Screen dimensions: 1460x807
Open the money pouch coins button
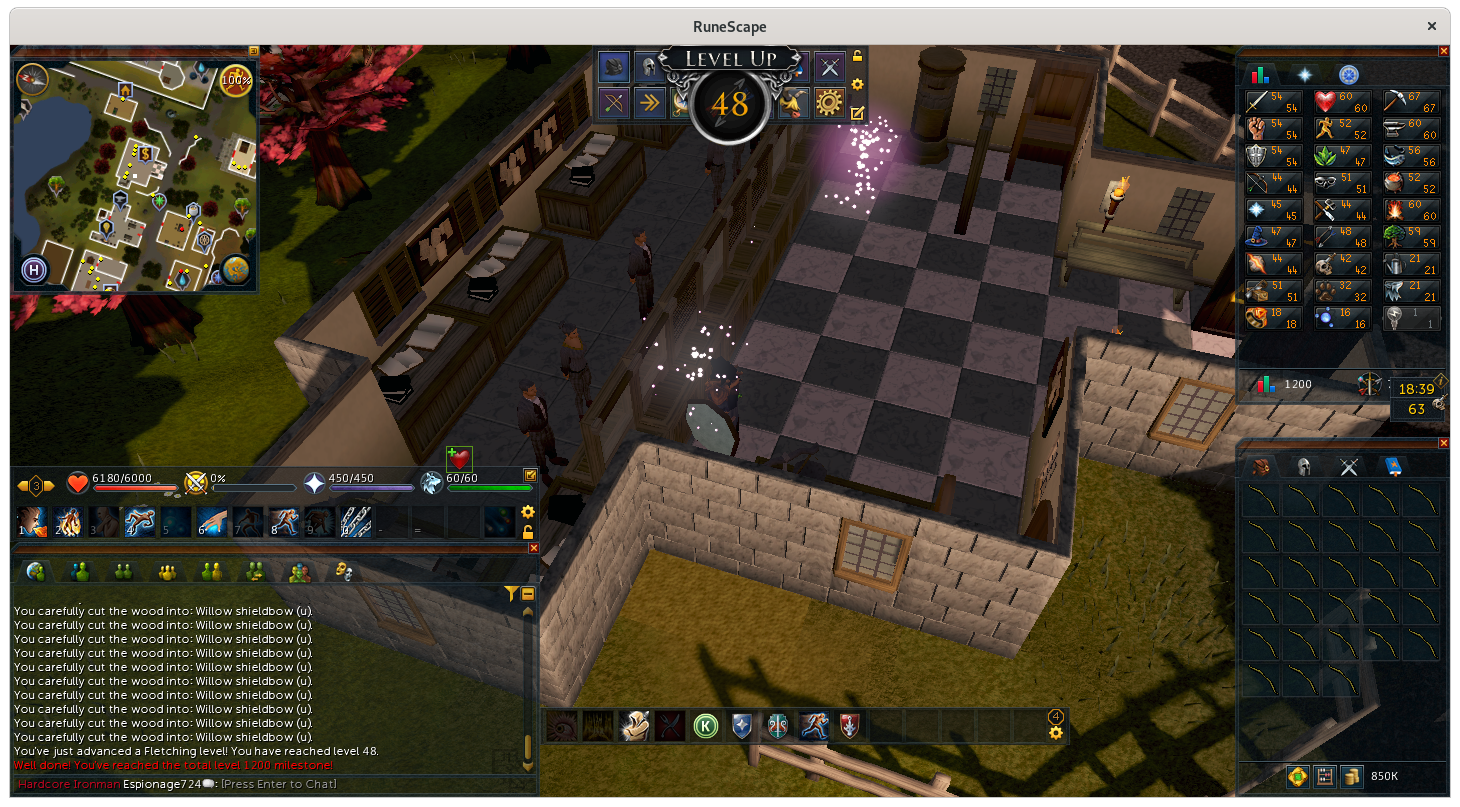[x=1352, y=776]
